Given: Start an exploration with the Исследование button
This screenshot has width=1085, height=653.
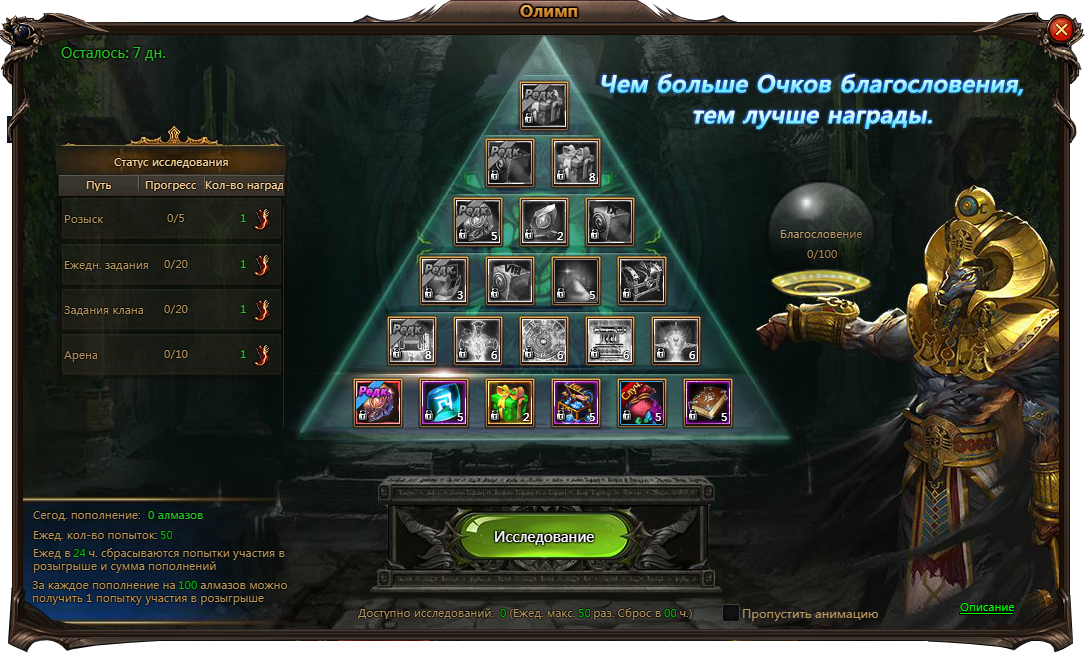Looking at the screenshot, I should point(543,537).
